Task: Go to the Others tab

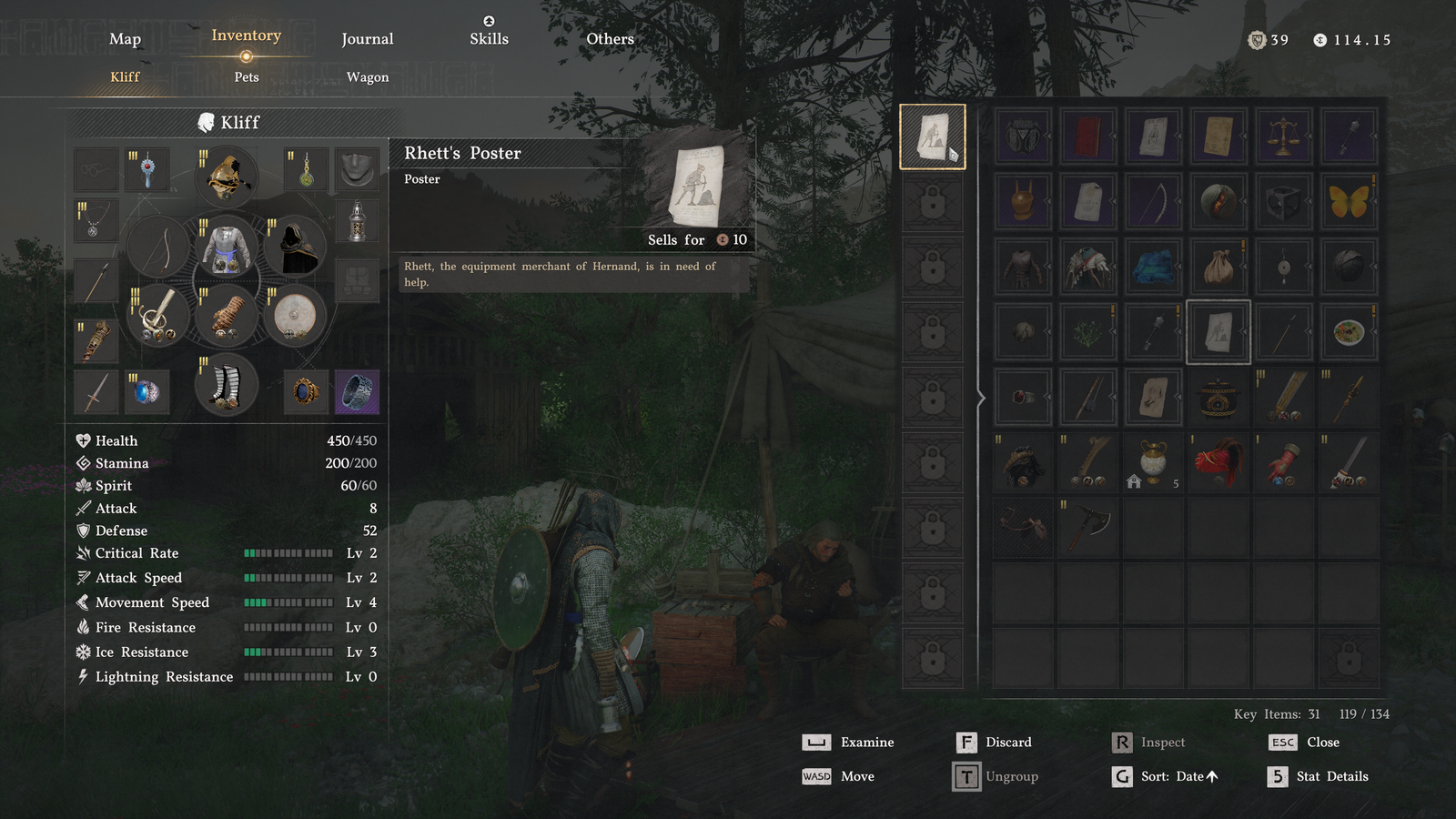Action: (610, 39)
